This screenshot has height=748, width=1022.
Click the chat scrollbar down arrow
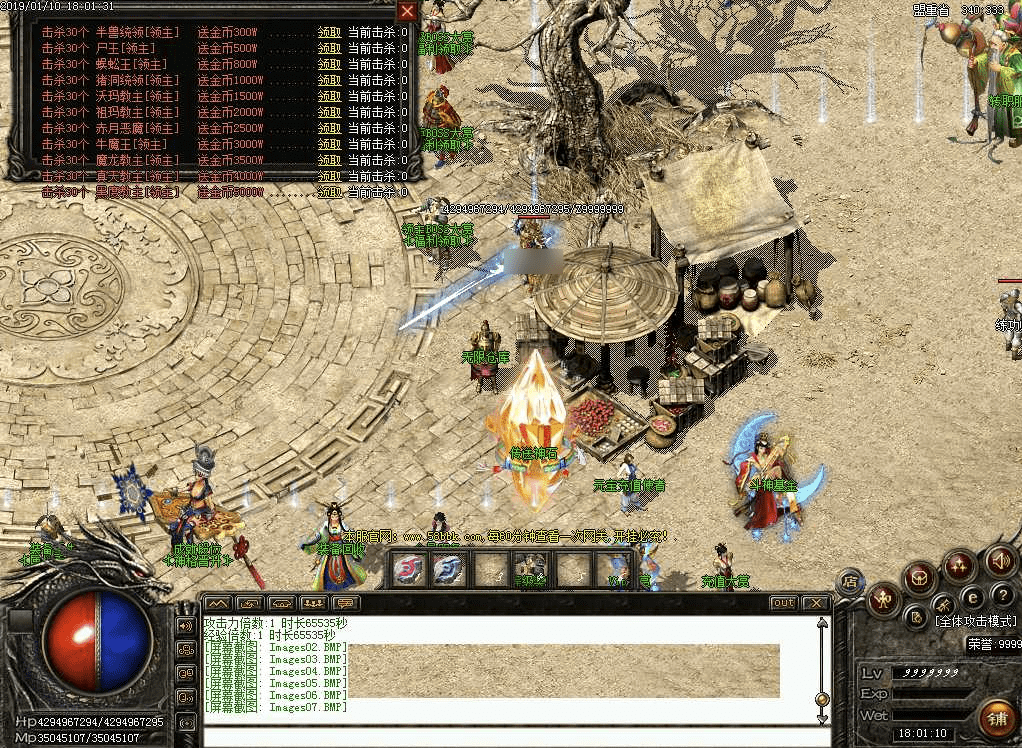click(x=822, y=717)
